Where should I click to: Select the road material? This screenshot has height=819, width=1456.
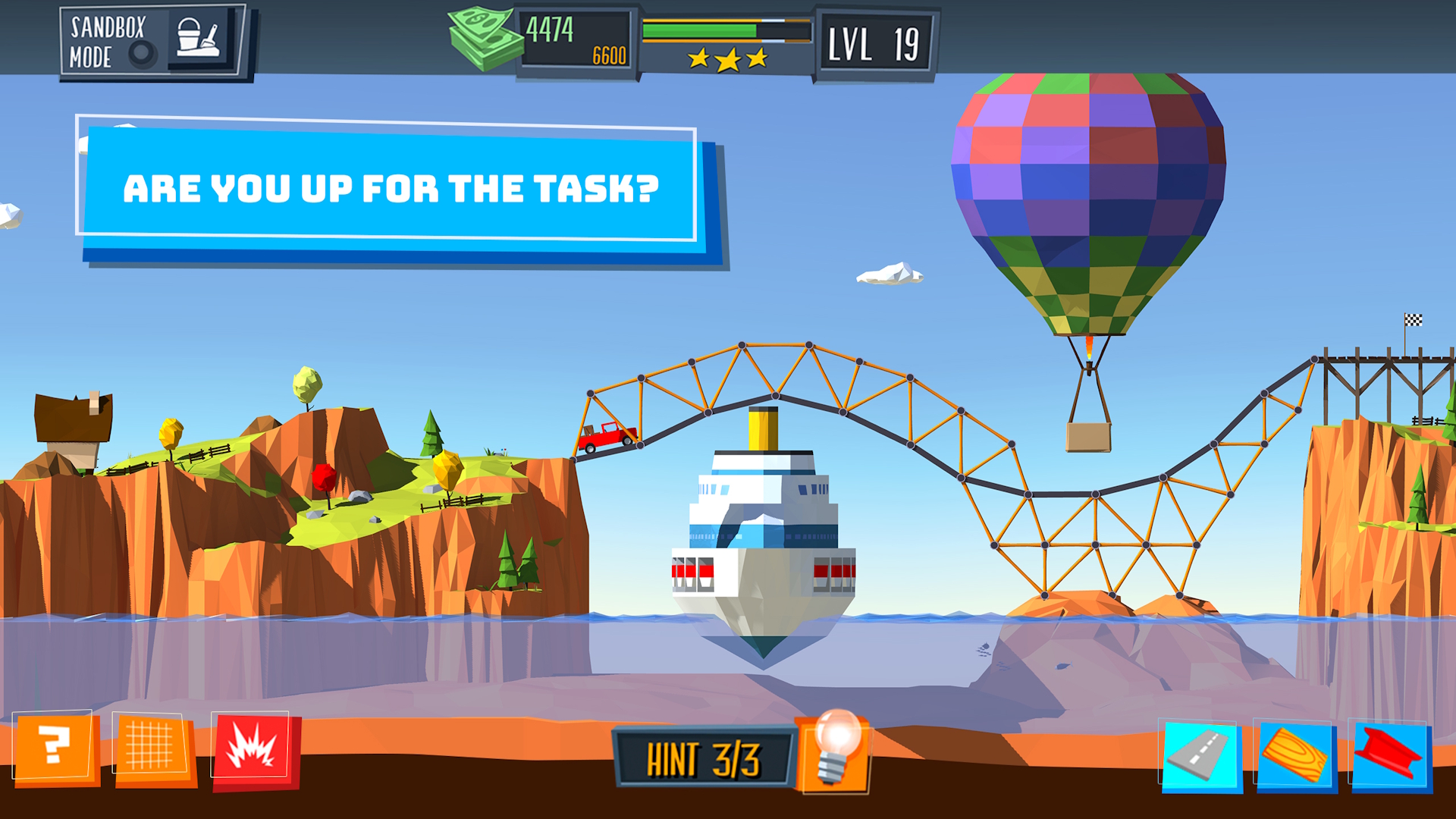point(1200,755)
